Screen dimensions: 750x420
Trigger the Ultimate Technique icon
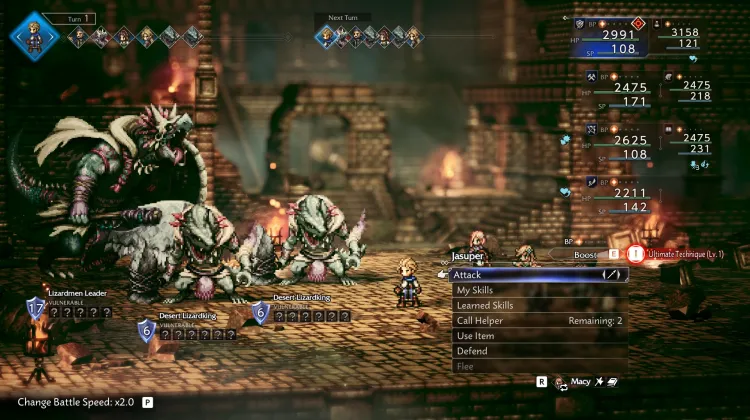click(636, 254)
